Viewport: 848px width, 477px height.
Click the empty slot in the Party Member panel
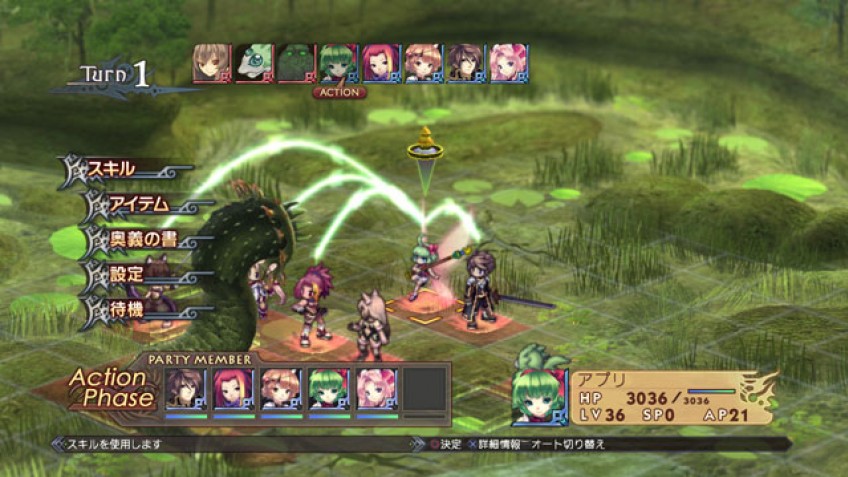point(423,388)
